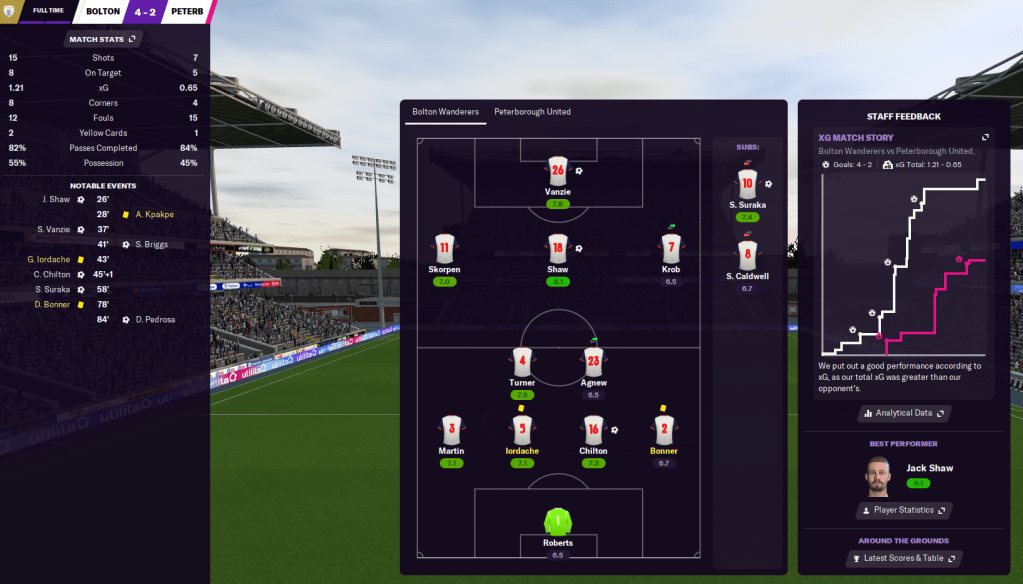Switch to the Peterborough United tab
This screenshot has height=584, width=1023.
[532, 112]
